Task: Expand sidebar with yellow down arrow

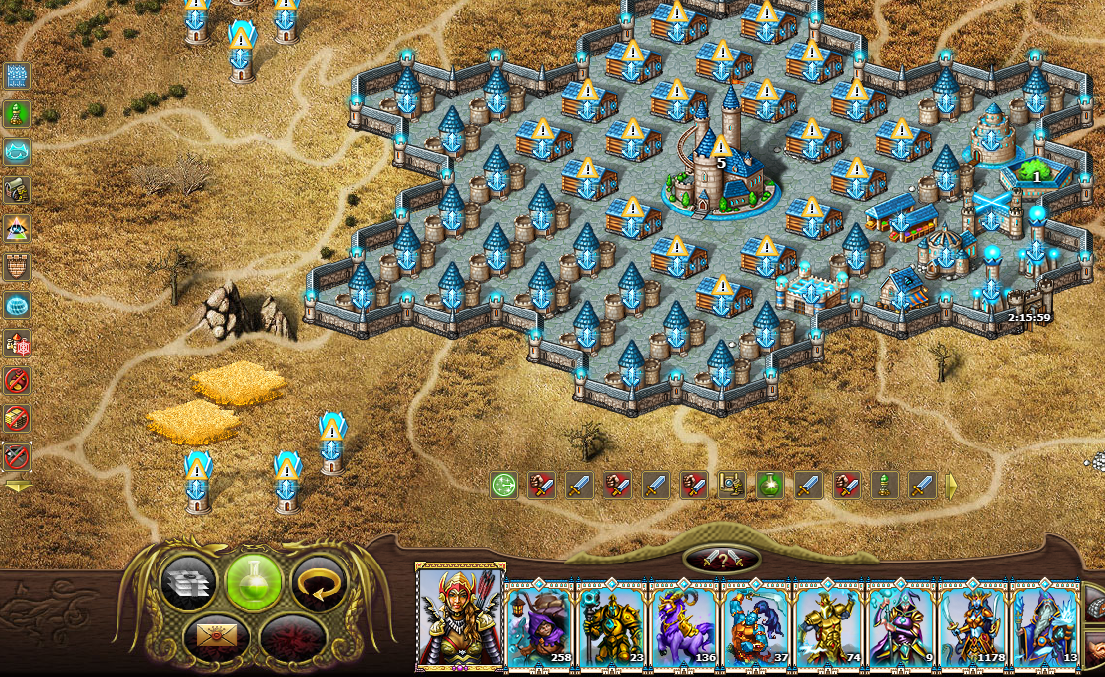Action: pos(18,486)
